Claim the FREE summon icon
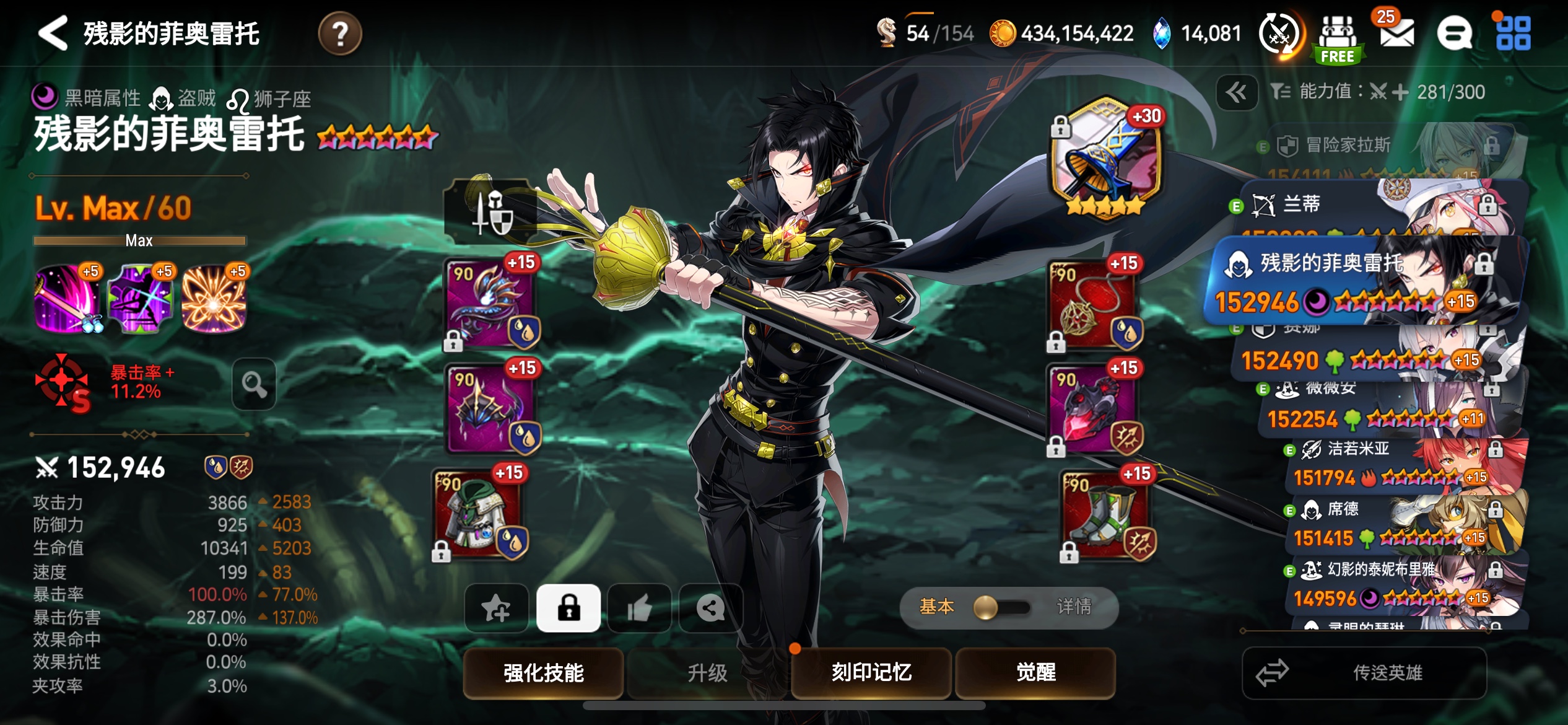Screen dimensions: 1568x725 click(1338, 38)
